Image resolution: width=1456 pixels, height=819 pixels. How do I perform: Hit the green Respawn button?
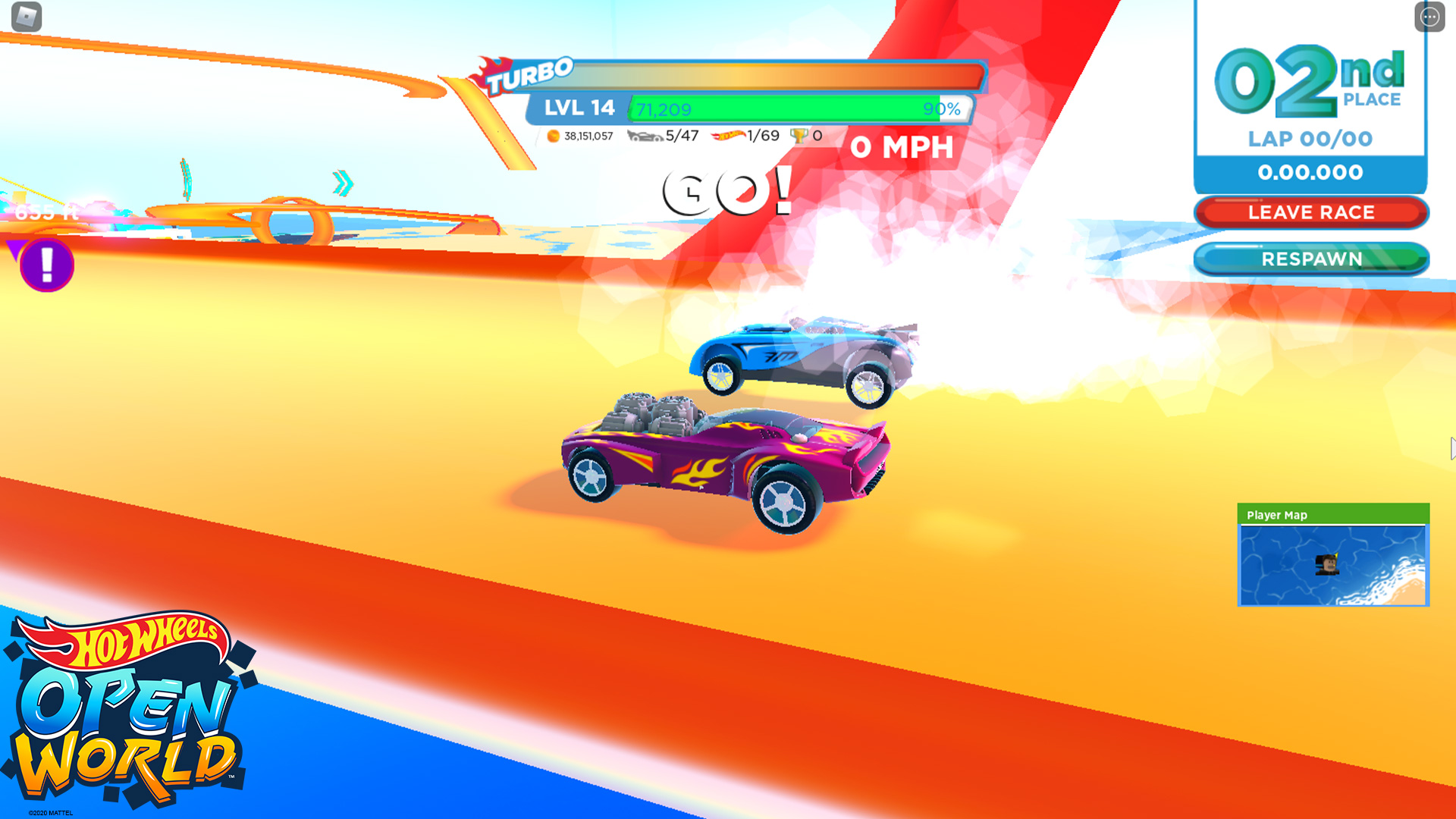coord(1311,259)
